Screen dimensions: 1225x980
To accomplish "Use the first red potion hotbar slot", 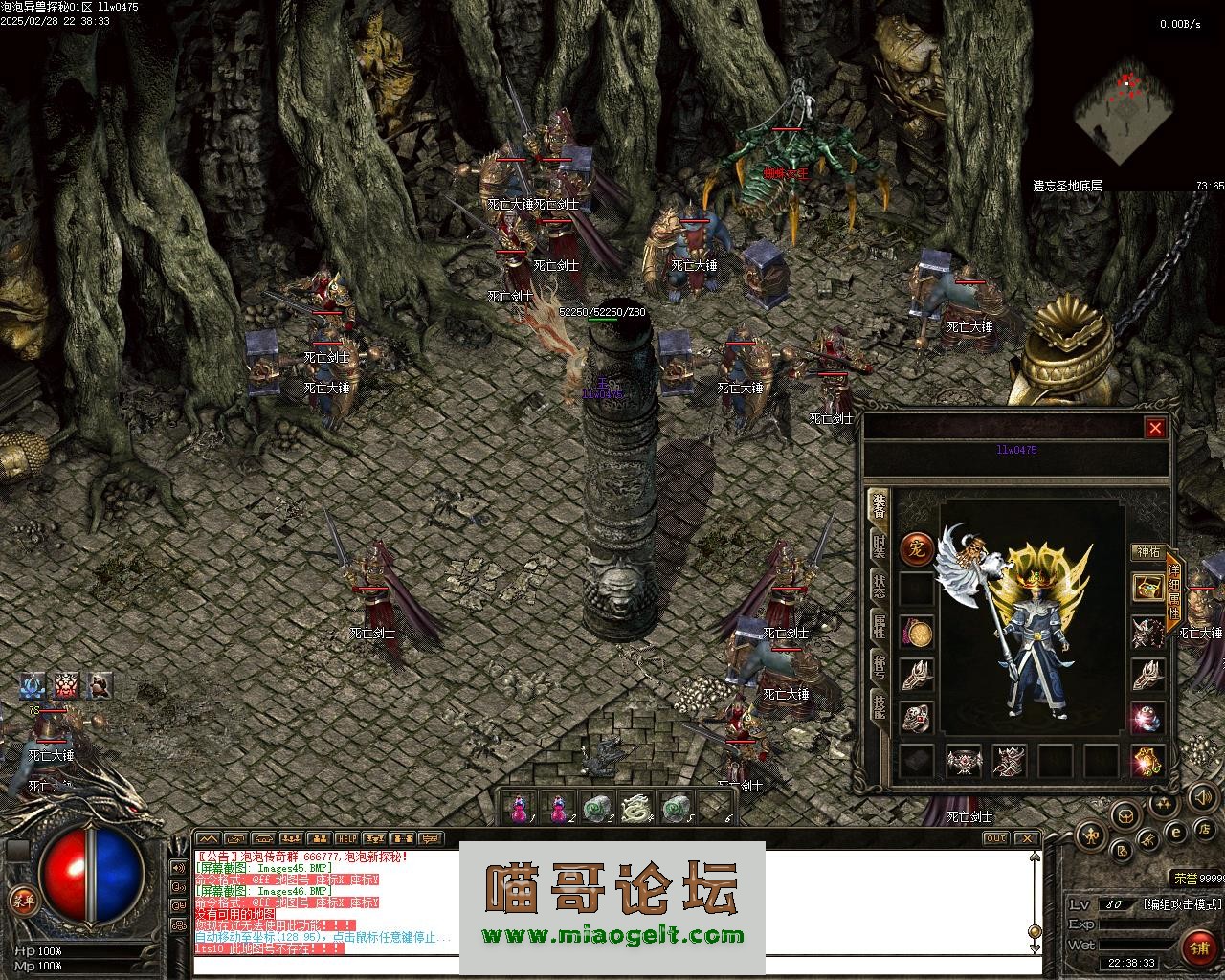I will pyautogui.click(x=518, y=809).
